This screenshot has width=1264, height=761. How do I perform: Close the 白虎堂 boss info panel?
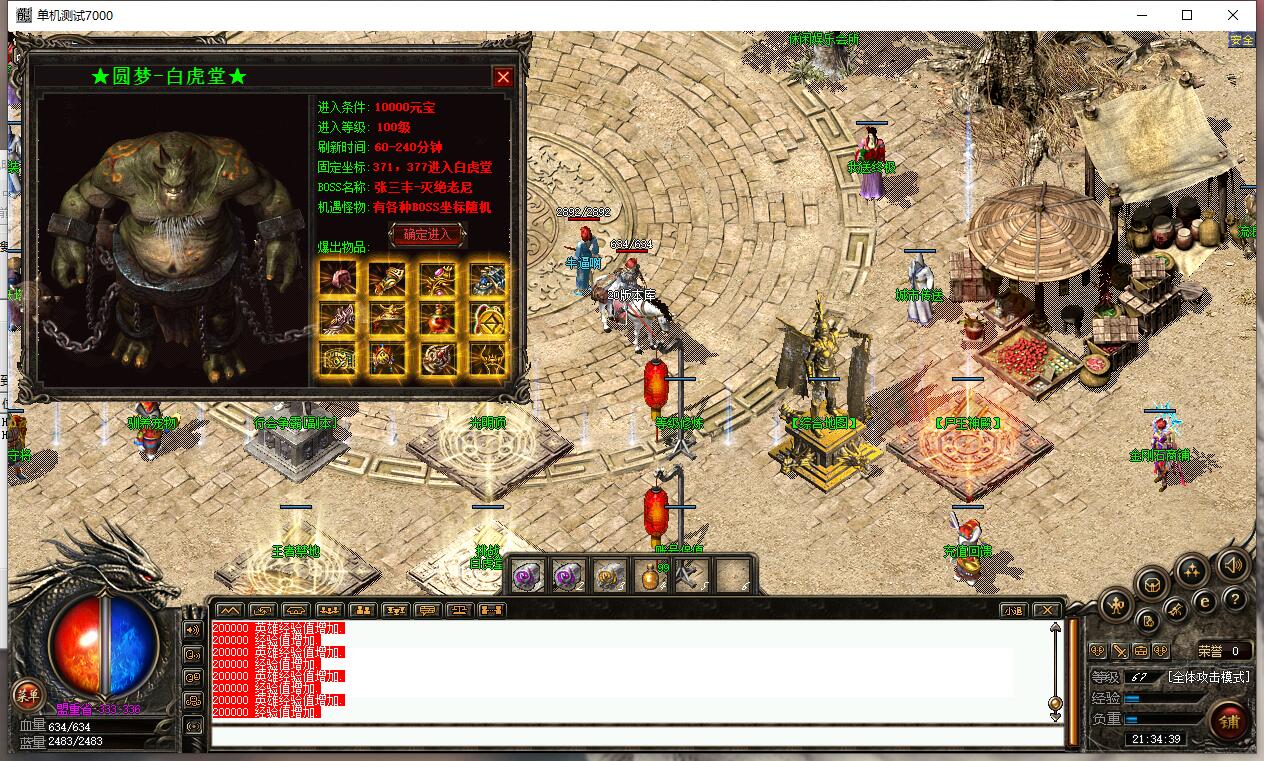503,77
